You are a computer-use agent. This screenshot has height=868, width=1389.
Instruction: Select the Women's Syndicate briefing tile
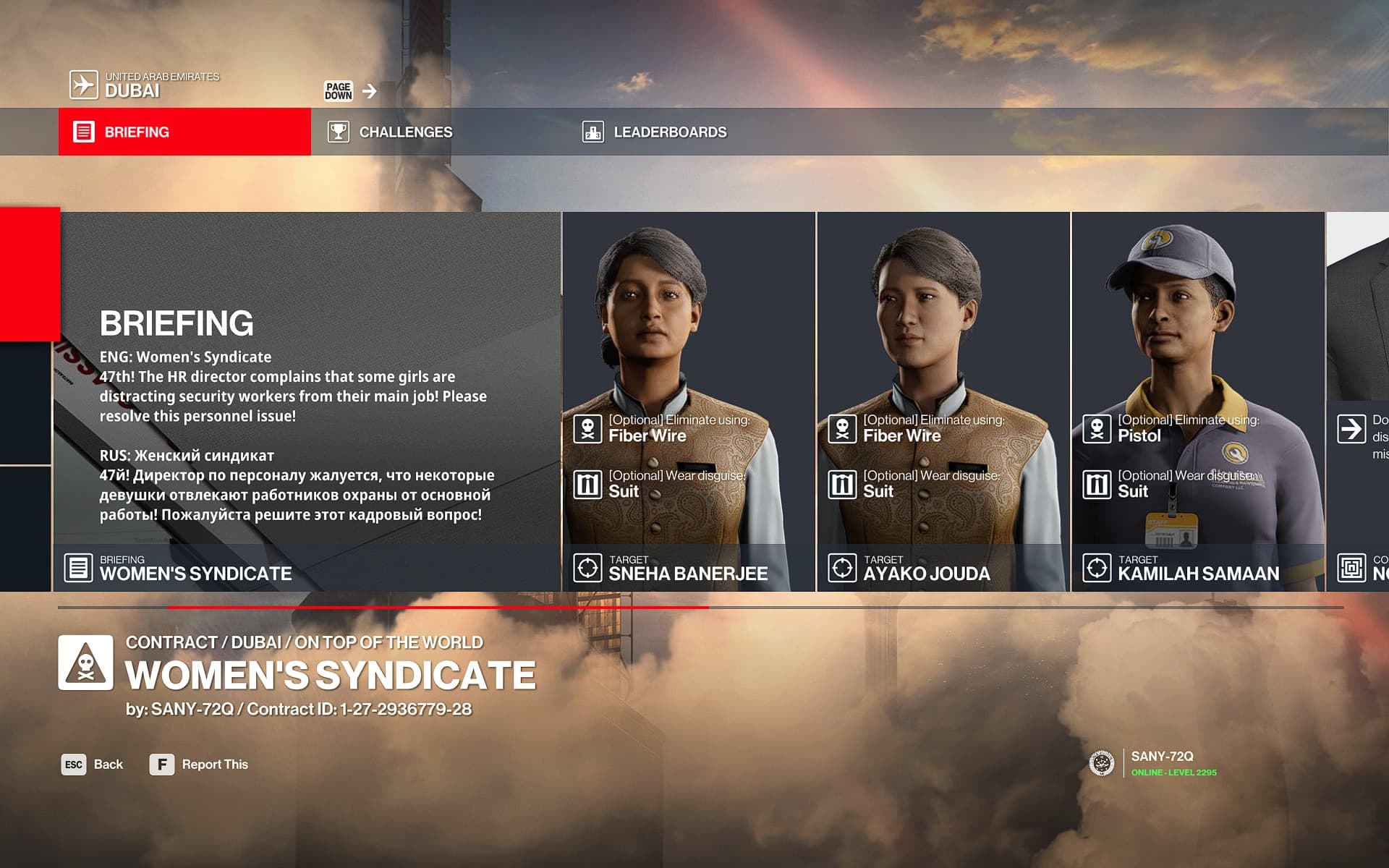point(307,401)
